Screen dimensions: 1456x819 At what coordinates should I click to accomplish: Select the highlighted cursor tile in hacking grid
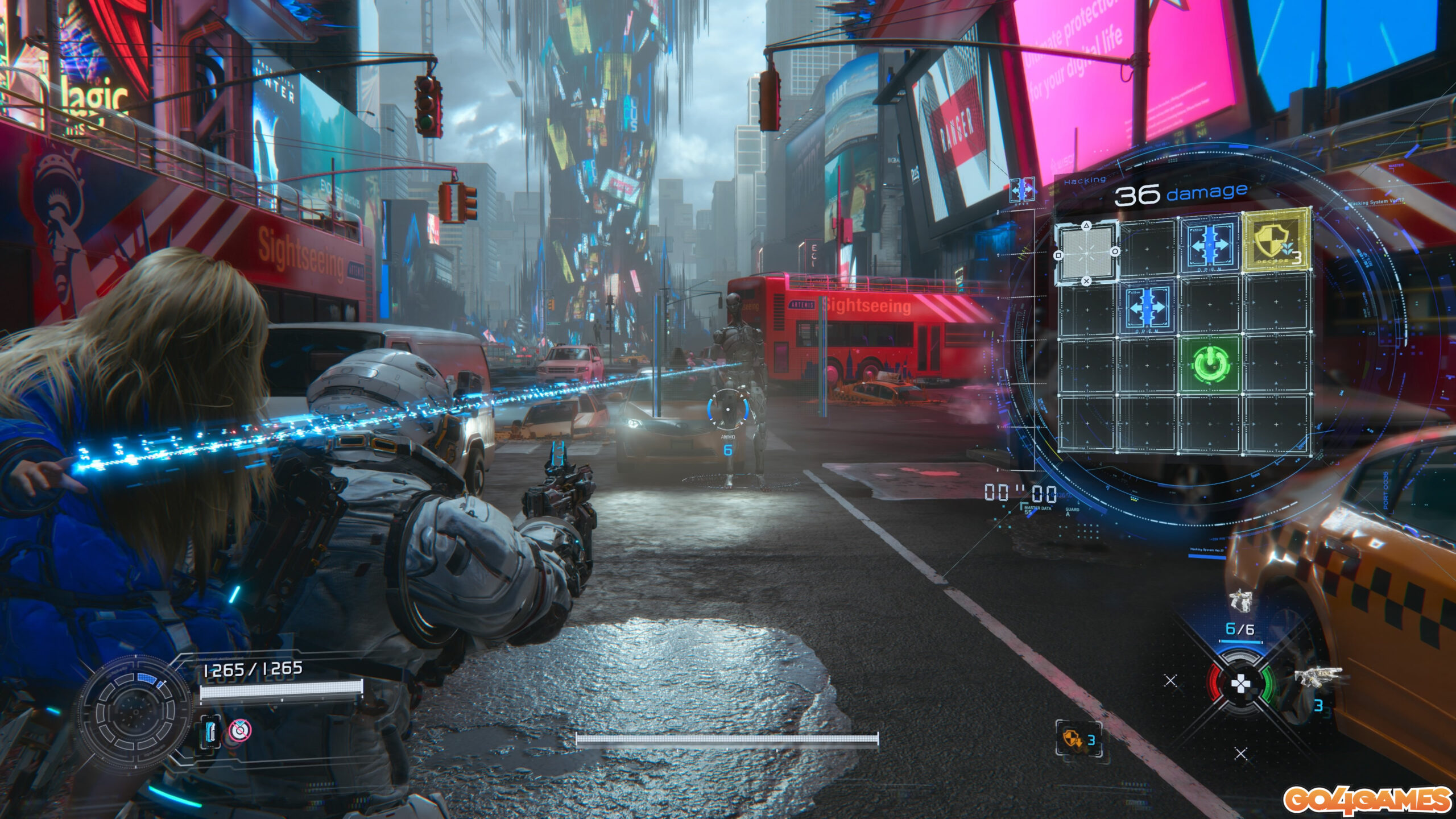pyautogui.click(x=1086, y=253)
